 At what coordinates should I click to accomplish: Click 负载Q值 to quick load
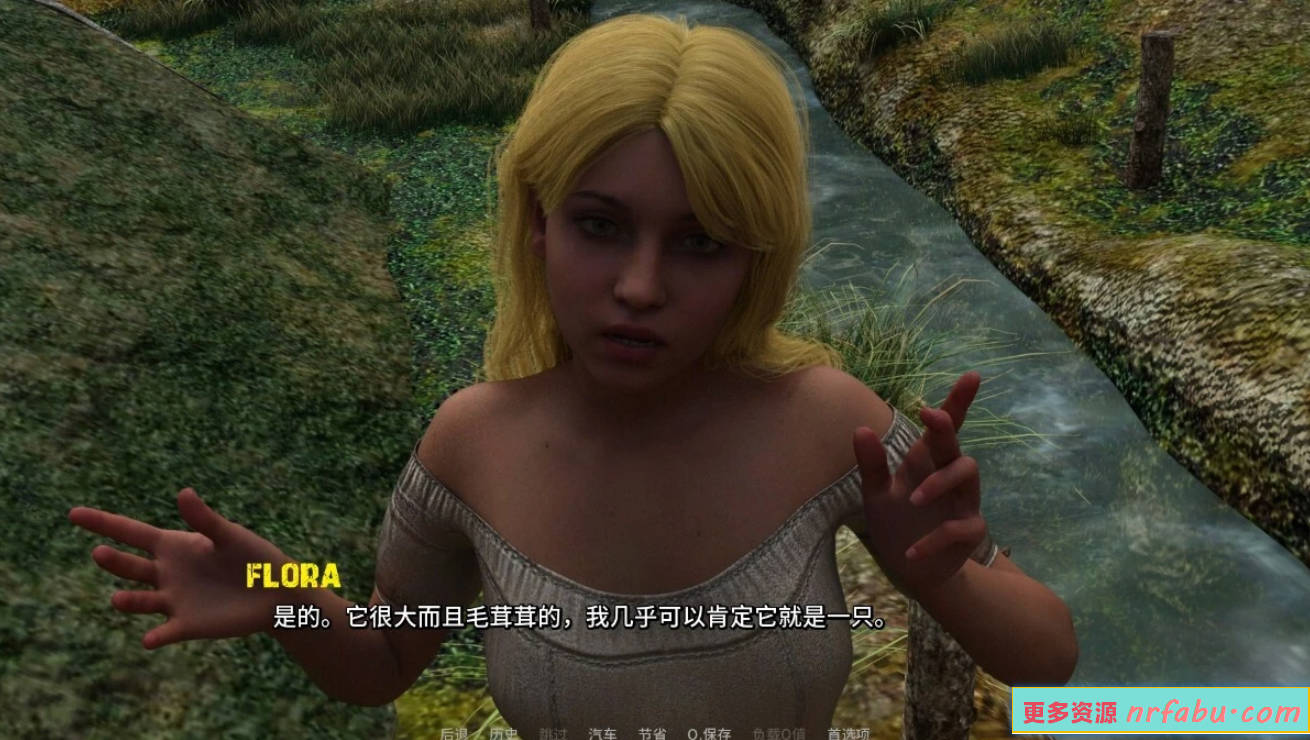[x=780, y=732]
